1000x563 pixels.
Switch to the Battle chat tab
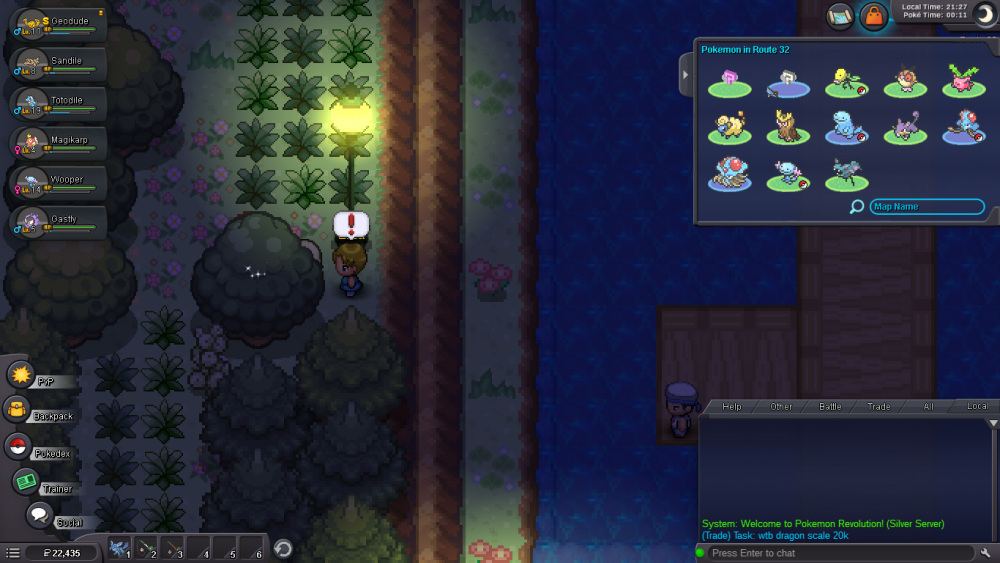(x=830, y=407)
